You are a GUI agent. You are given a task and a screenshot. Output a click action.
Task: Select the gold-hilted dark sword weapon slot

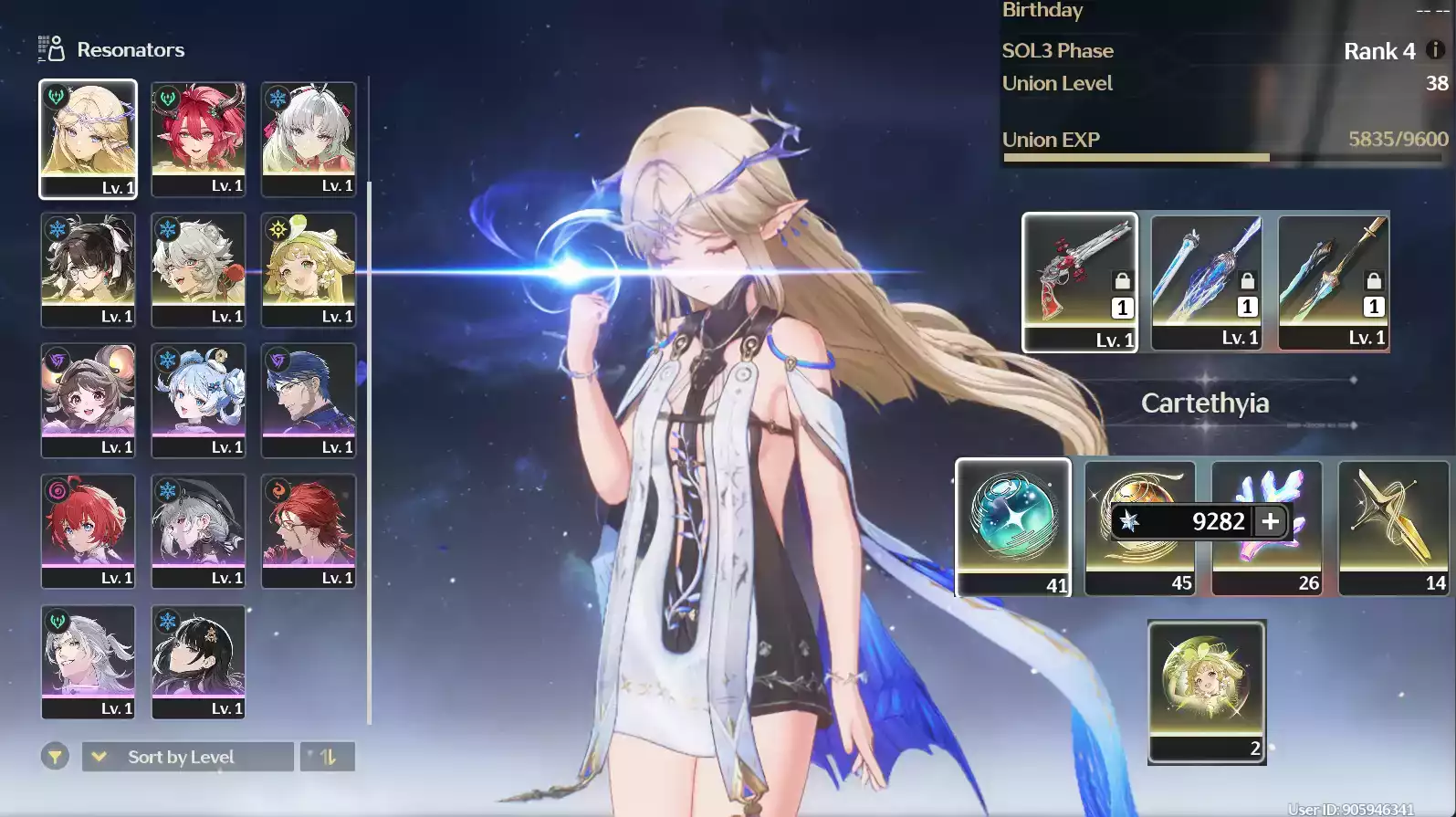[1333, 281]
